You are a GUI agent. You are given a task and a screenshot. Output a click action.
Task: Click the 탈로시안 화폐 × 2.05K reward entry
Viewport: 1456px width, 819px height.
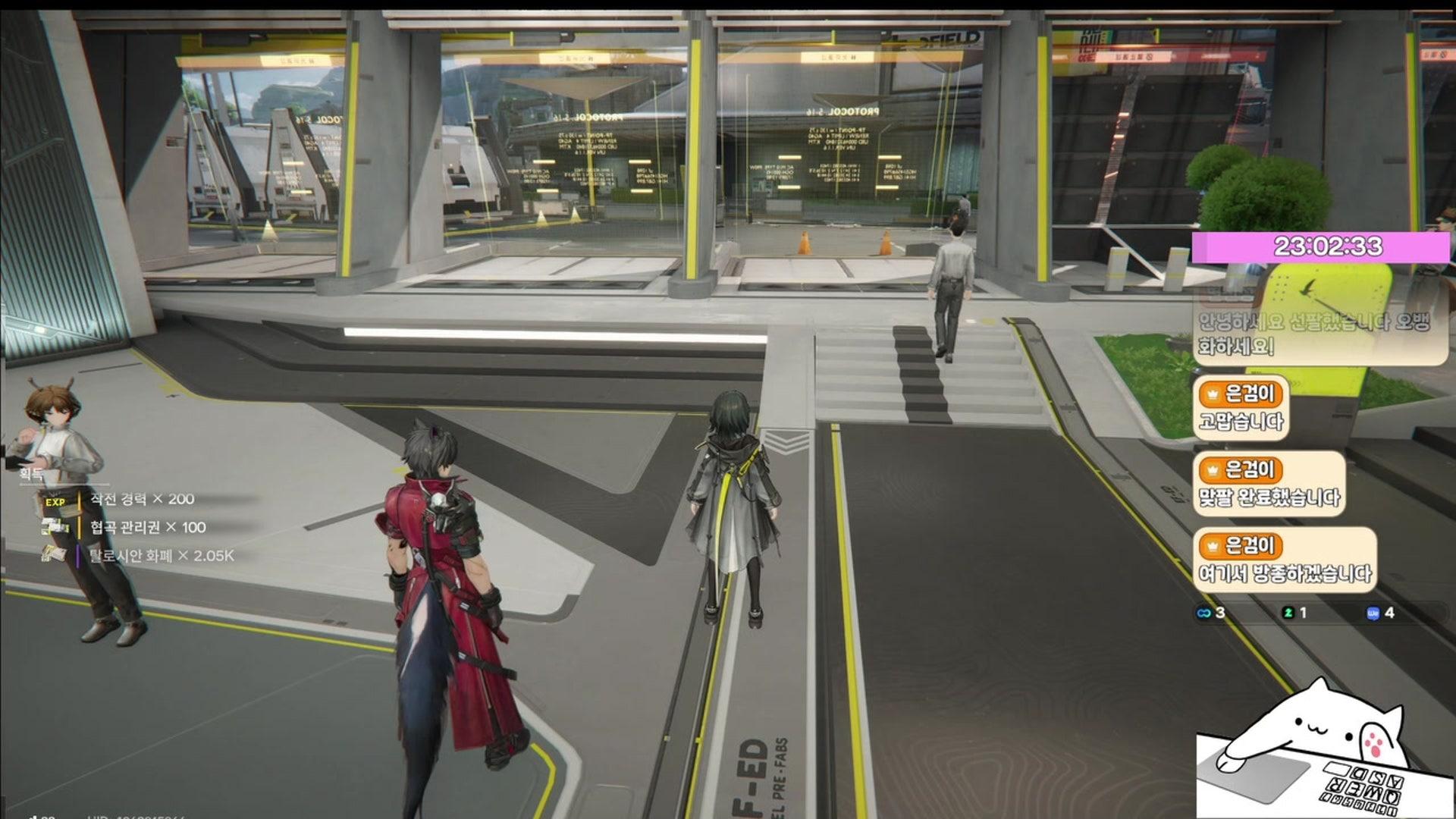pyautogui.click(x=162, y=556)
